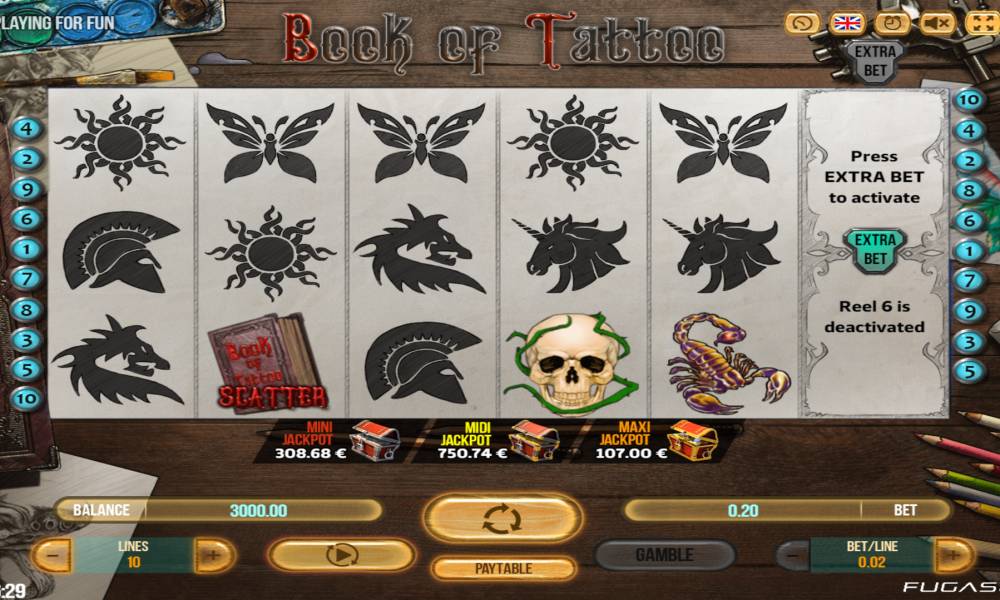Spin the reels with the circular arrows button
The width and height of the screenshot is (1000, 600).
502,518
